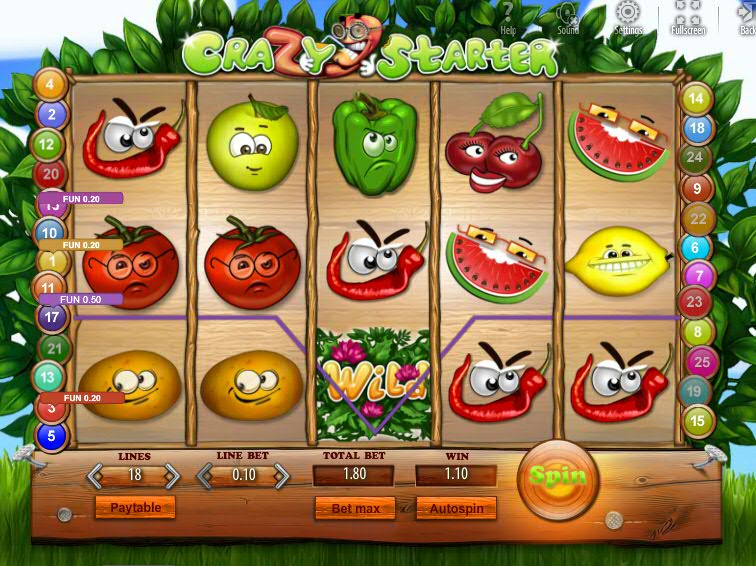The image size is (756, 566).
Task: Choose payline 15 ball
Action: pyautogui.click(x=695, y=421)
